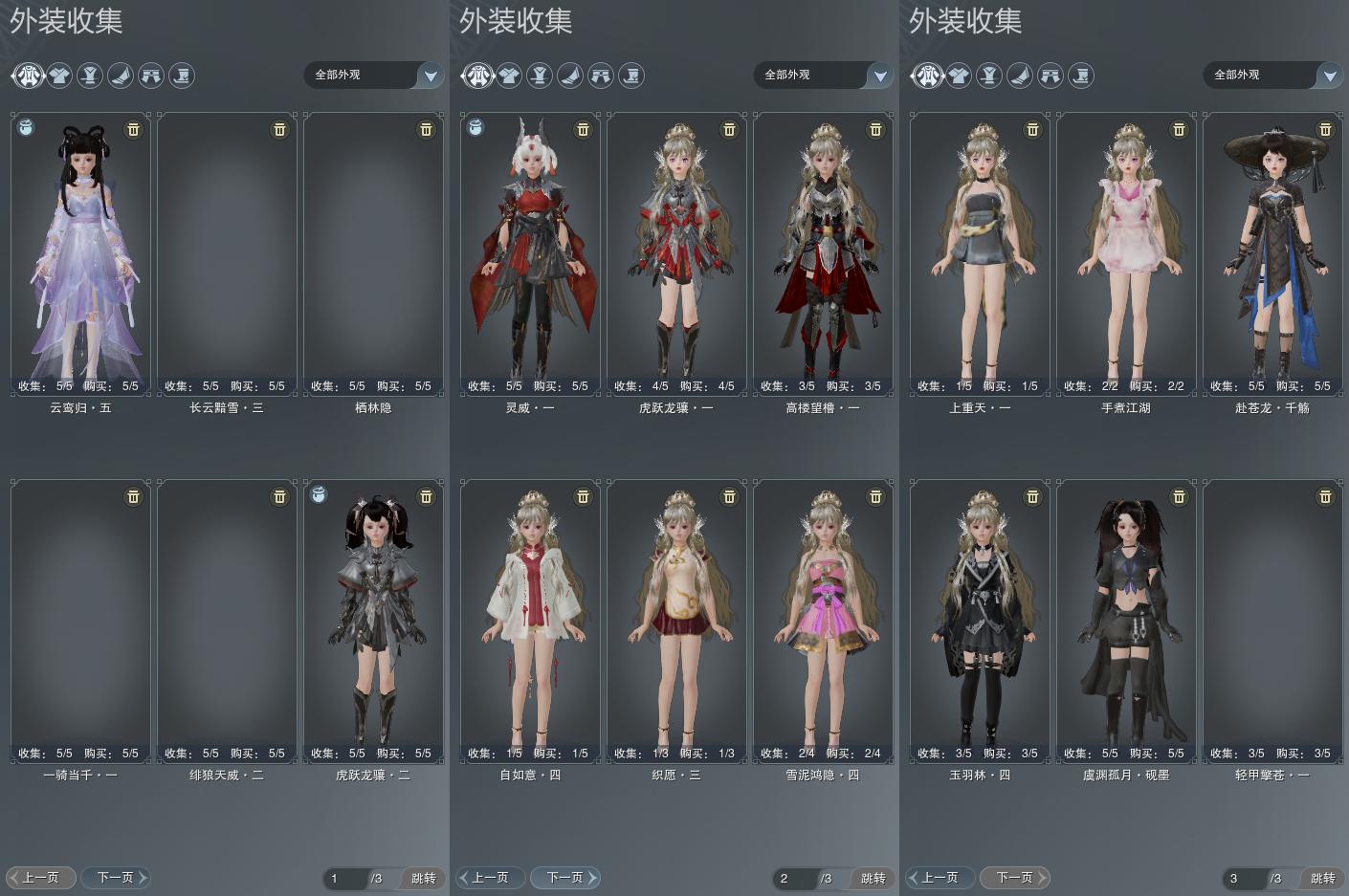1349x896 pixels.
Task: Select the 绯狼天威·二 outfit card
Action: click(227, 621)
